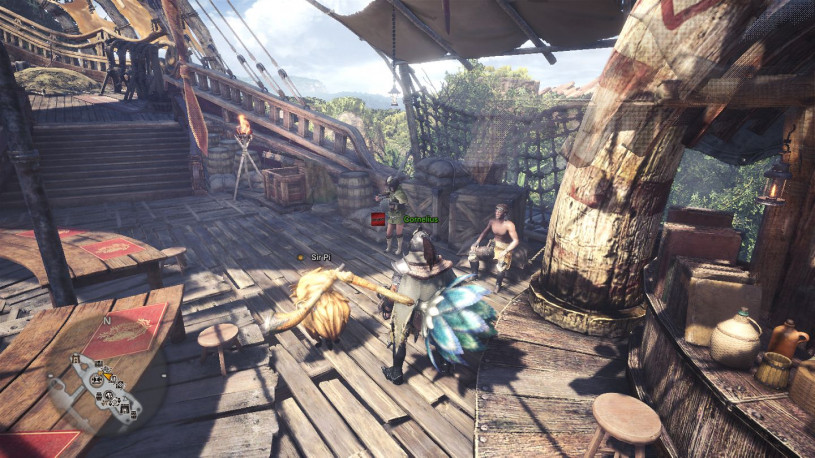
Task: Click the Sir Pi name label
Action: (320, 257)
